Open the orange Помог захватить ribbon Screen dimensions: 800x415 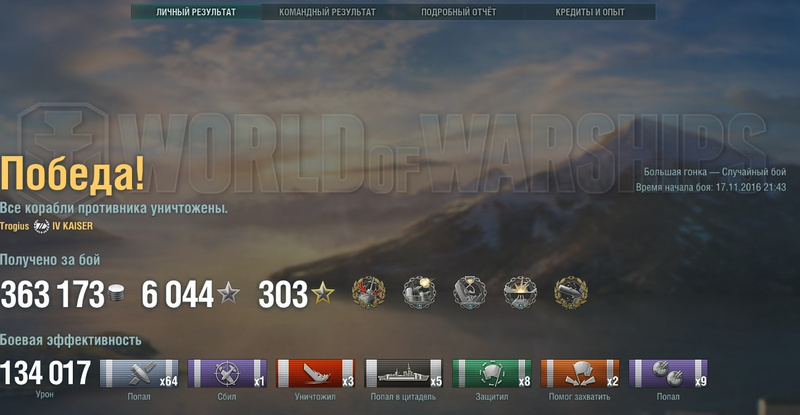click(580, 373)
